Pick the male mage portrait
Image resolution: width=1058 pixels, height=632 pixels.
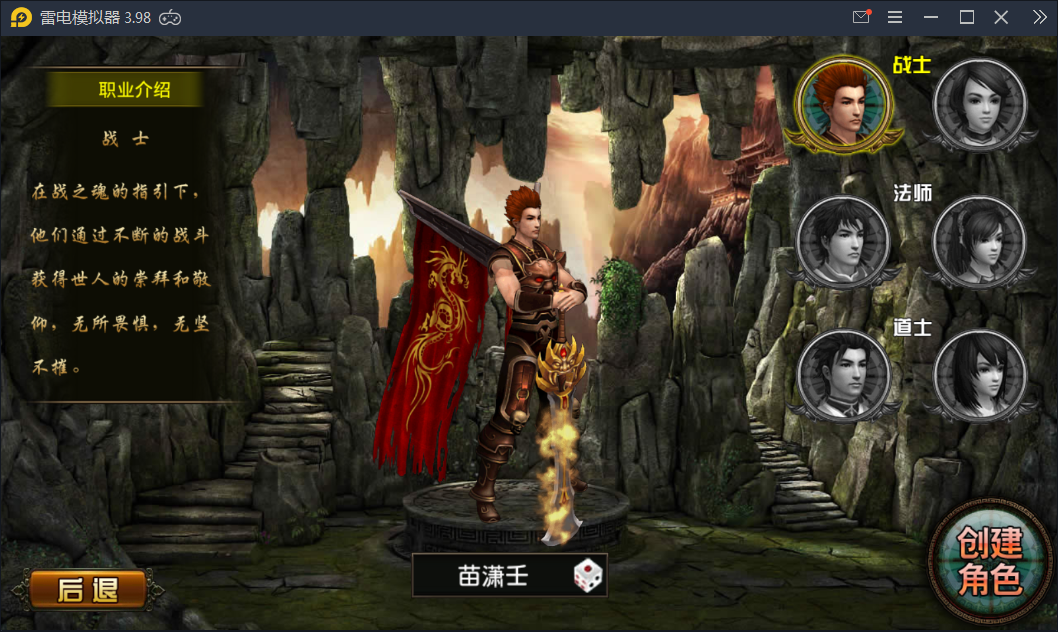842,240
